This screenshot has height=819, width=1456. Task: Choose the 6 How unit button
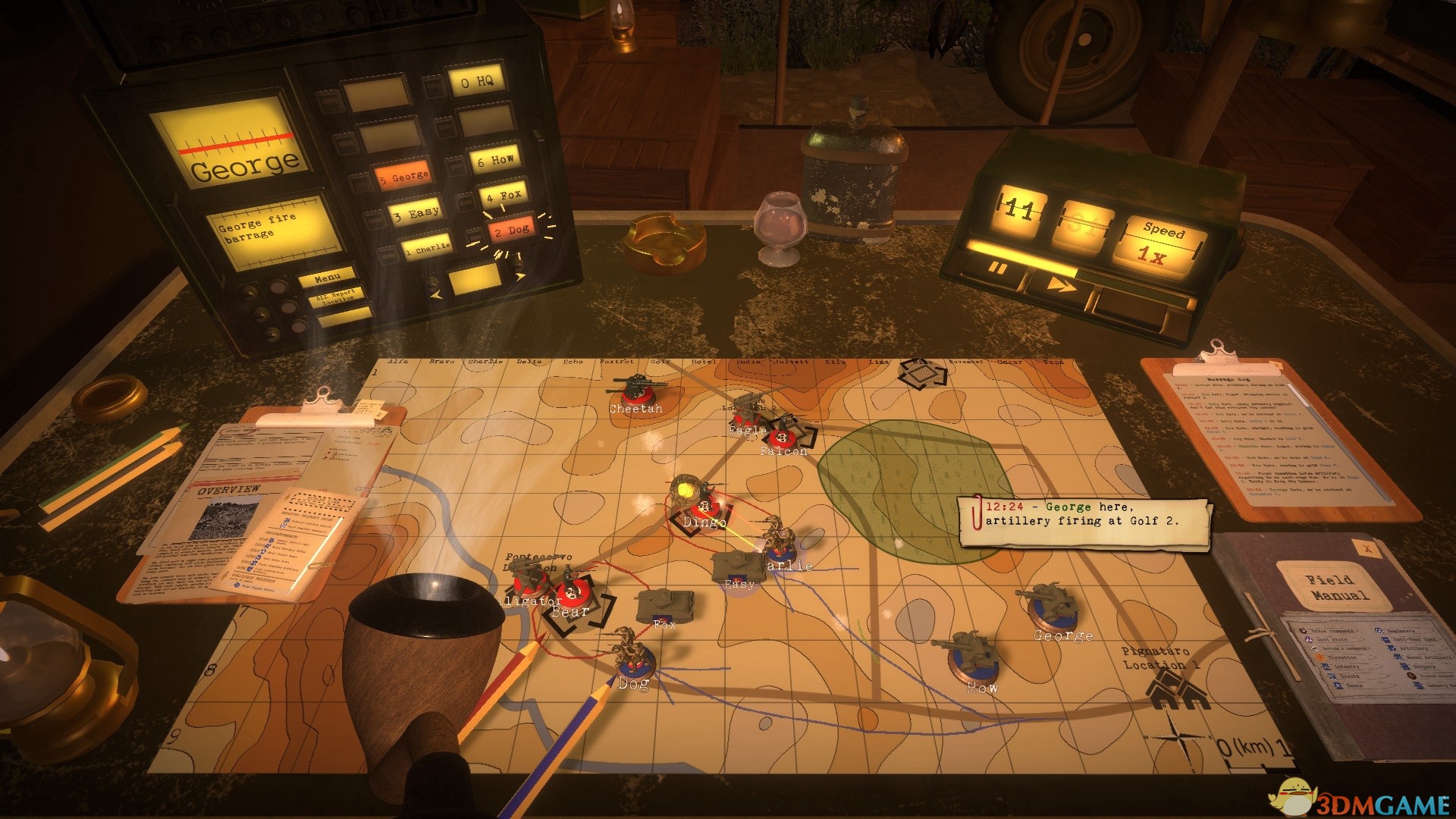(x=495, y=160)
